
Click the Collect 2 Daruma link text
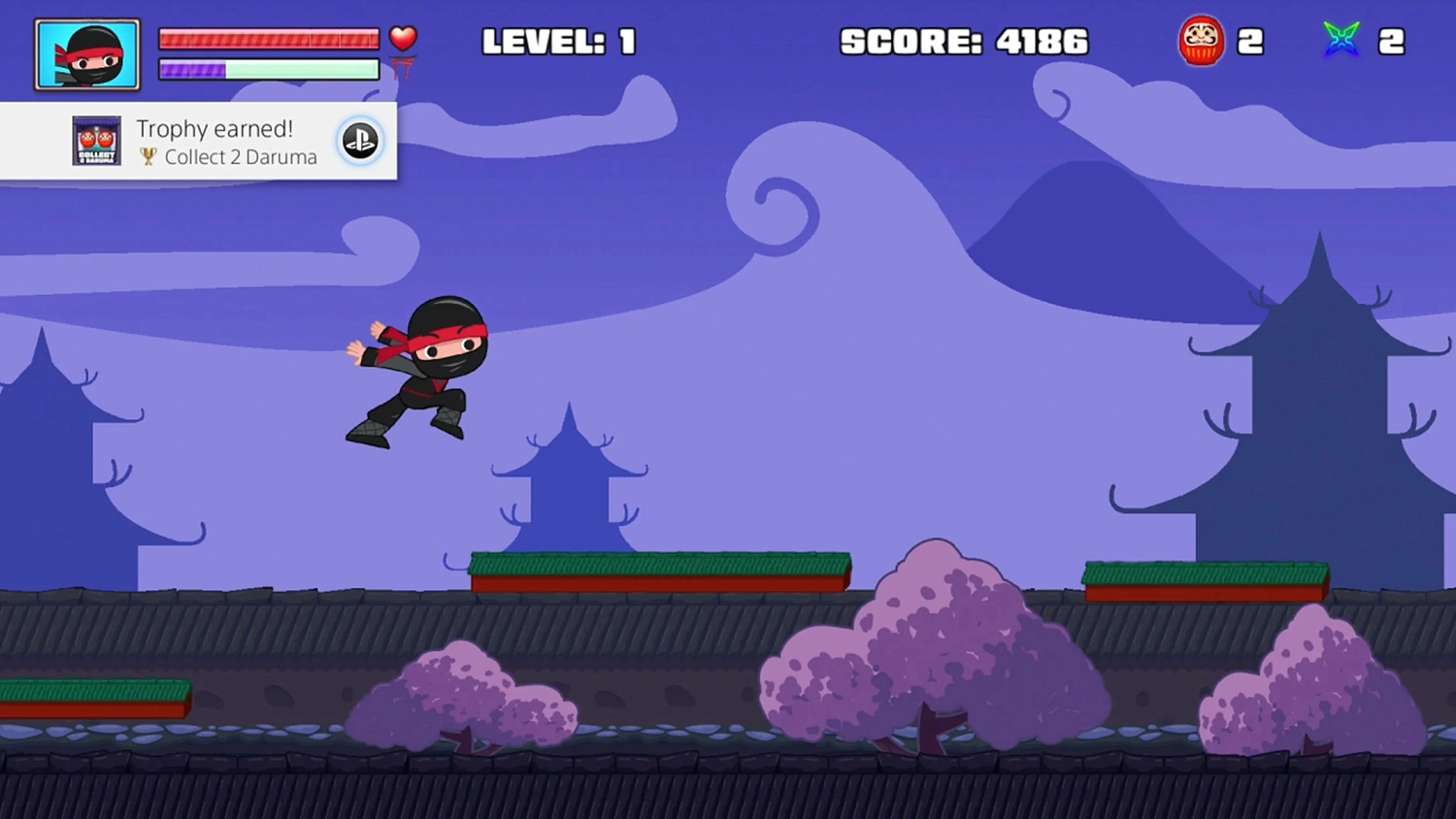[x=241, y=157]
